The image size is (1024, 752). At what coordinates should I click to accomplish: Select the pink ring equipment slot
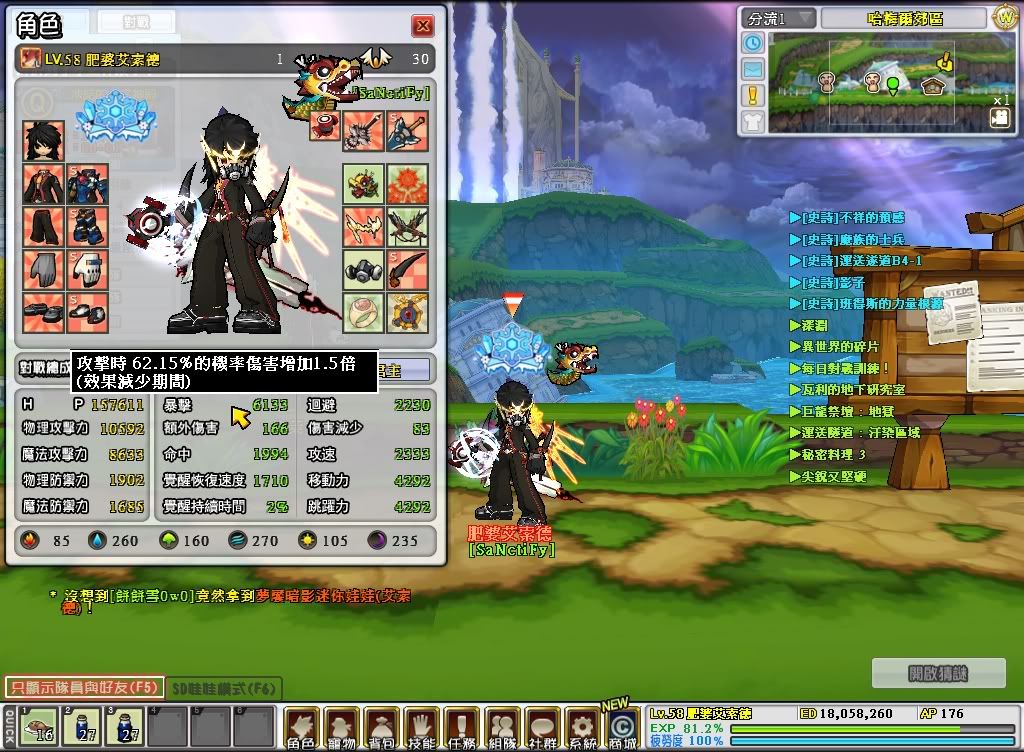click(x=363, y=312)
